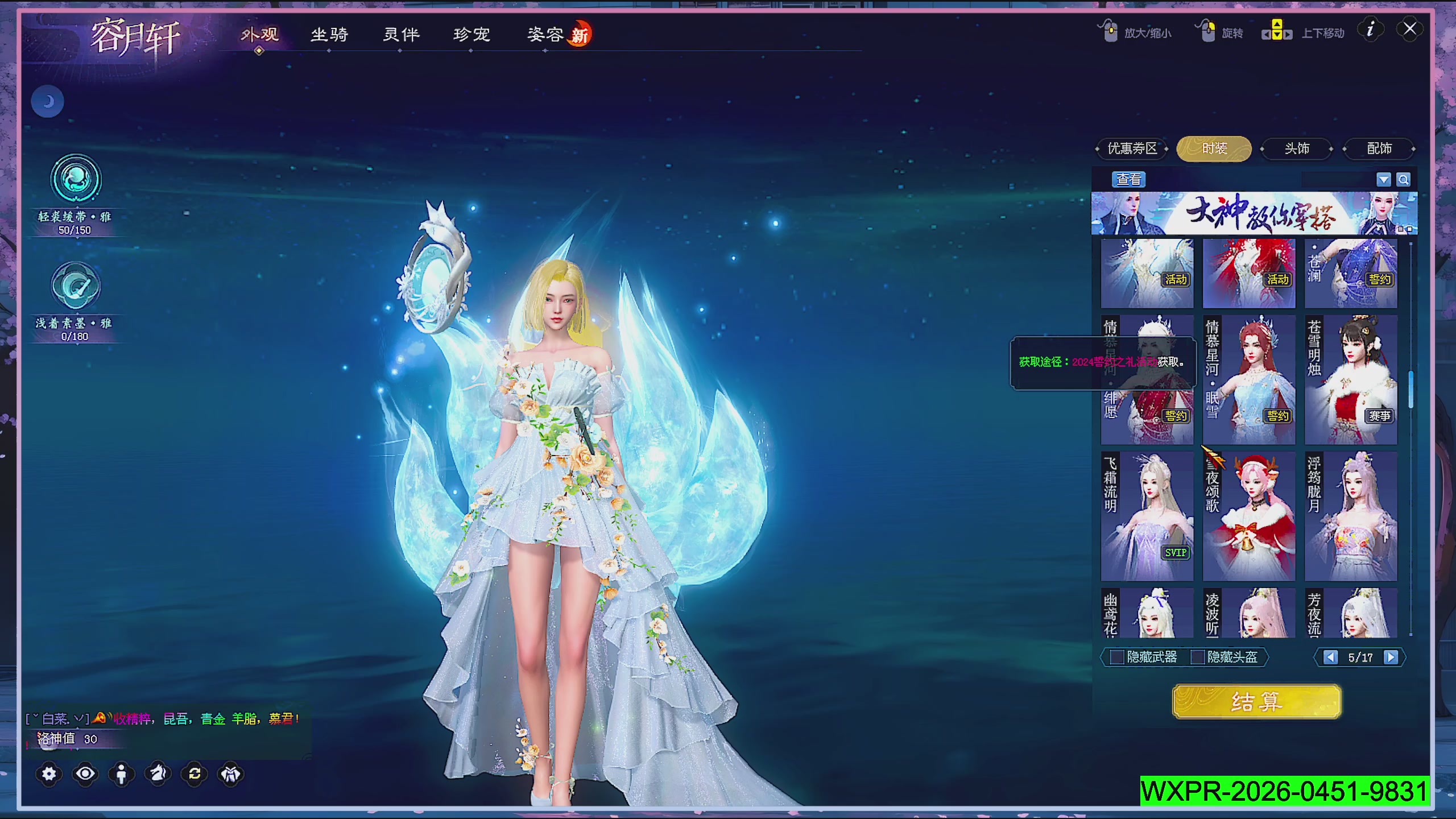This screenshot has width=1456, height=819.
Task: Toggle the 隐藏武器 checkbox
Action: coord(1117,657)
